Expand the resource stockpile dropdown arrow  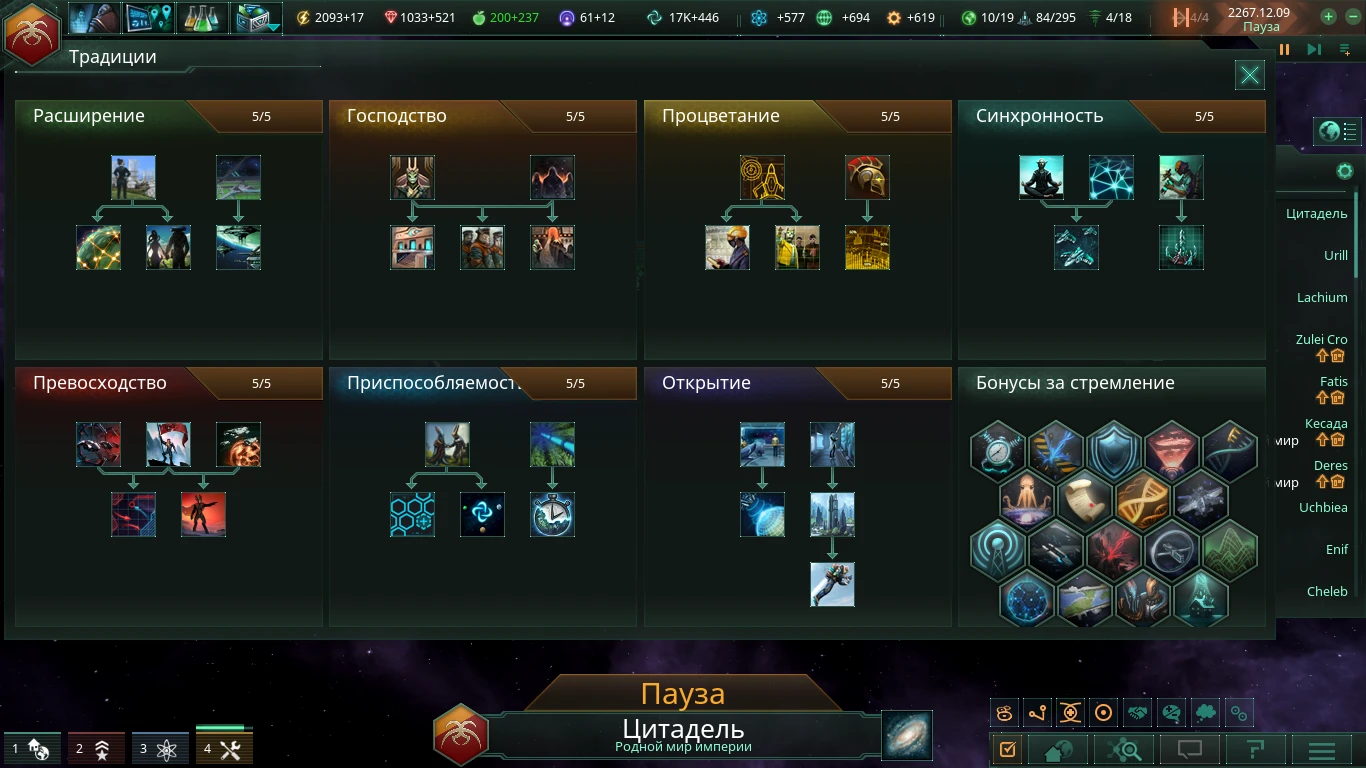pos(275,29)
